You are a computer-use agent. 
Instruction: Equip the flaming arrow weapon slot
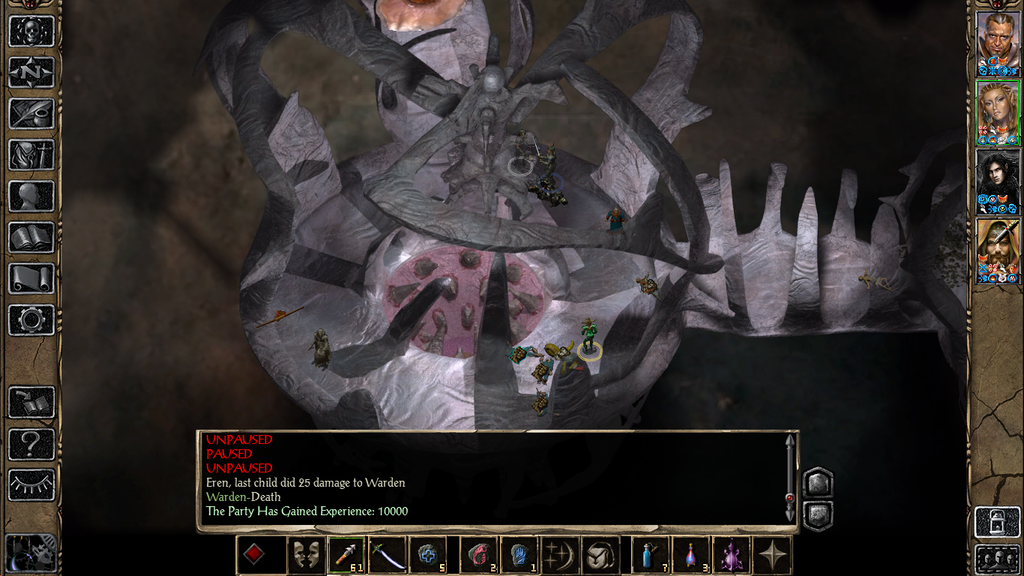pos(347,555)
